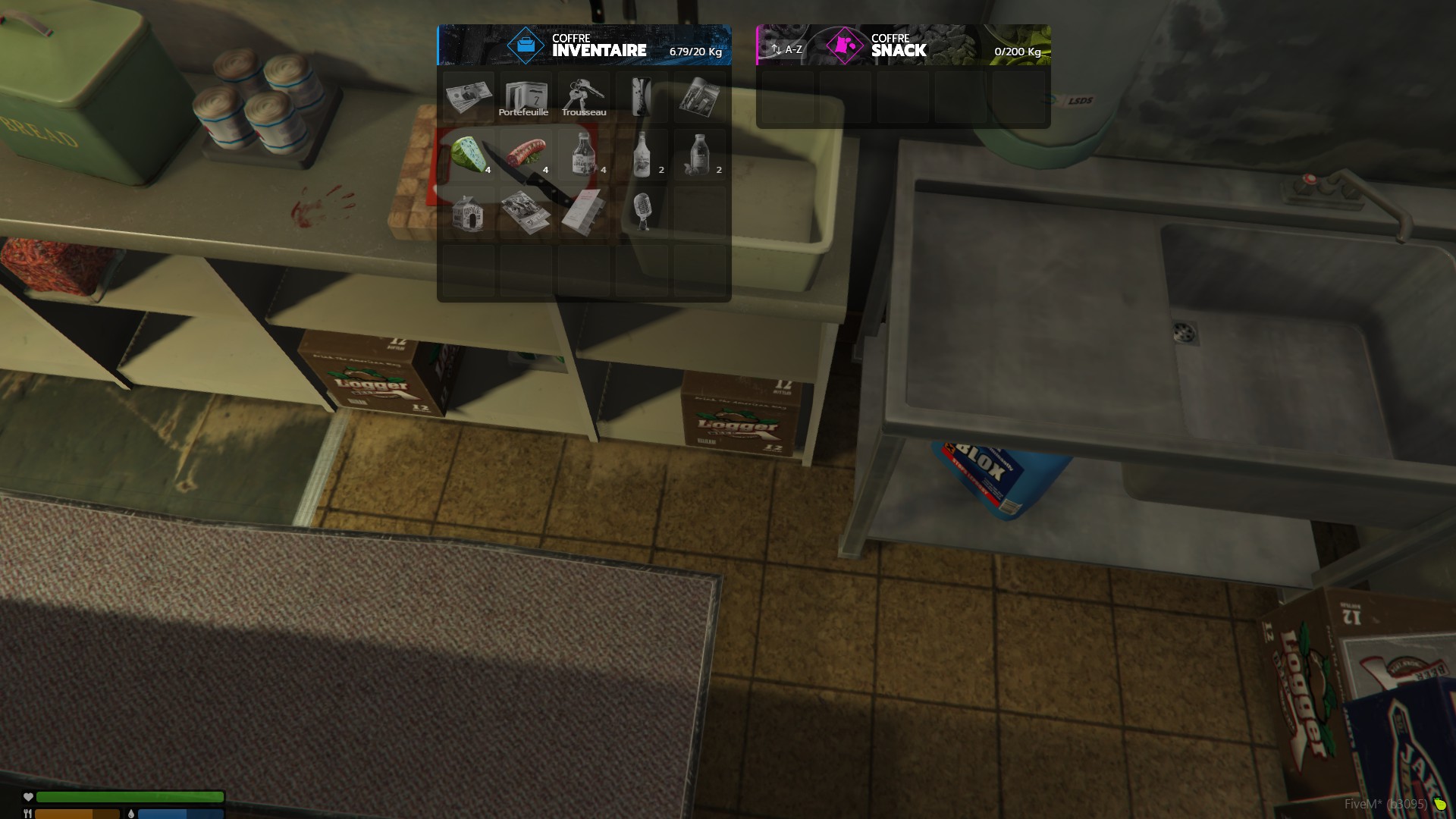This screenshot has width=1456, height=819.
Task: Select the white bottle with fruit label
Action: [642, 155]
